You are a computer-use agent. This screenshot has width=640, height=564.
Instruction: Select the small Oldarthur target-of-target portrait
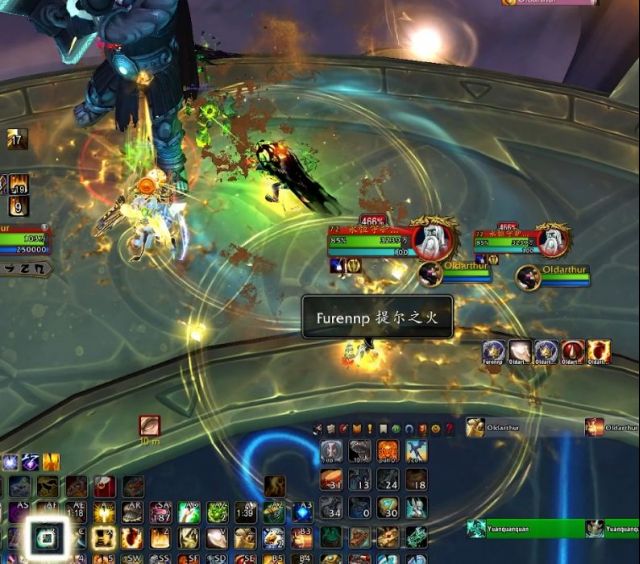(x=431, y=274)
